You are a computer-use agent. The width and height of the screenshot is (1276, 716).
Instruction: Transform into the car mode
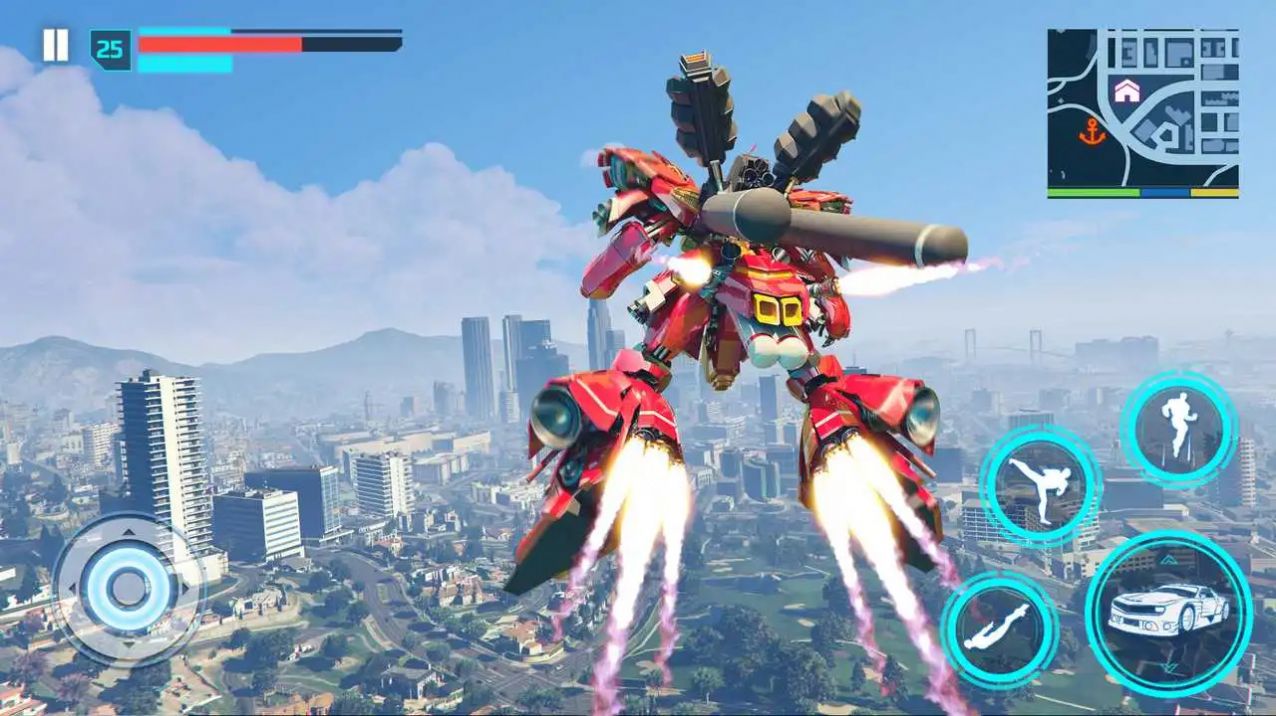coord(1168,613)
